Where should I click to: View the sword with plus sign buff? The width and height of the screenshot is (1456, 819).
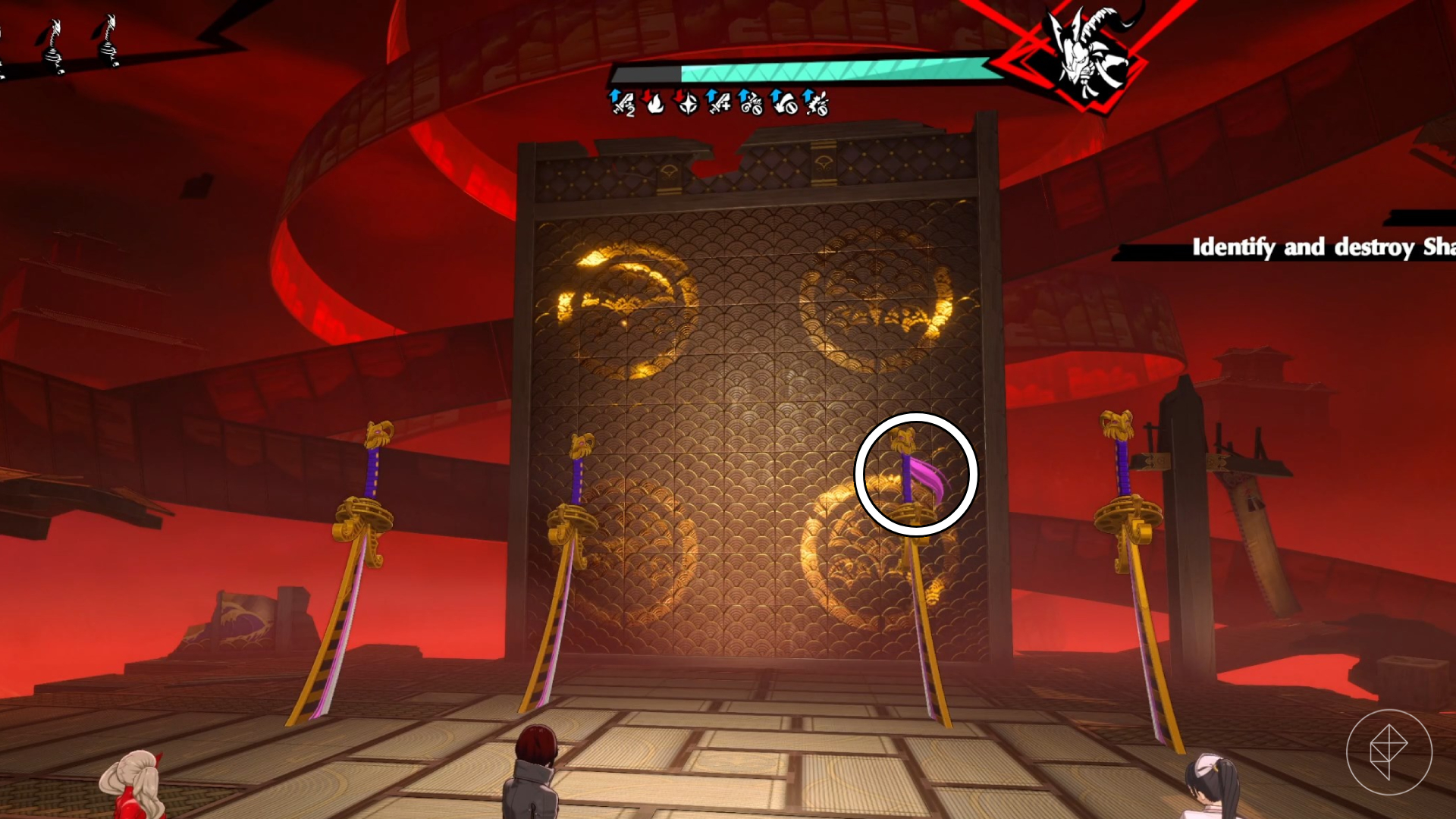(x=718, y=102)
